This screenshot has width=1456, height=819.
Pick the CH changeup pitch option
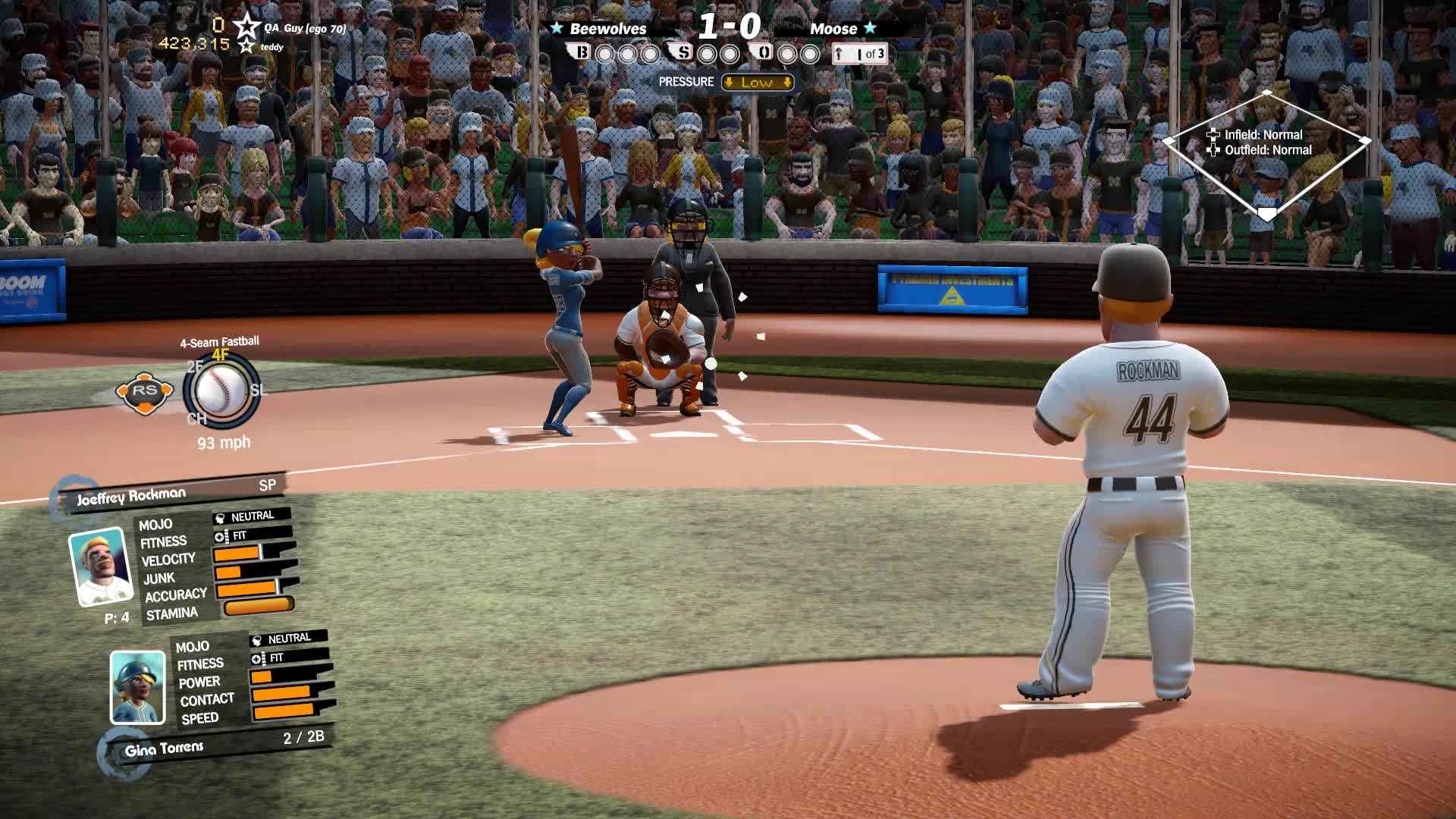coord(196,419)
